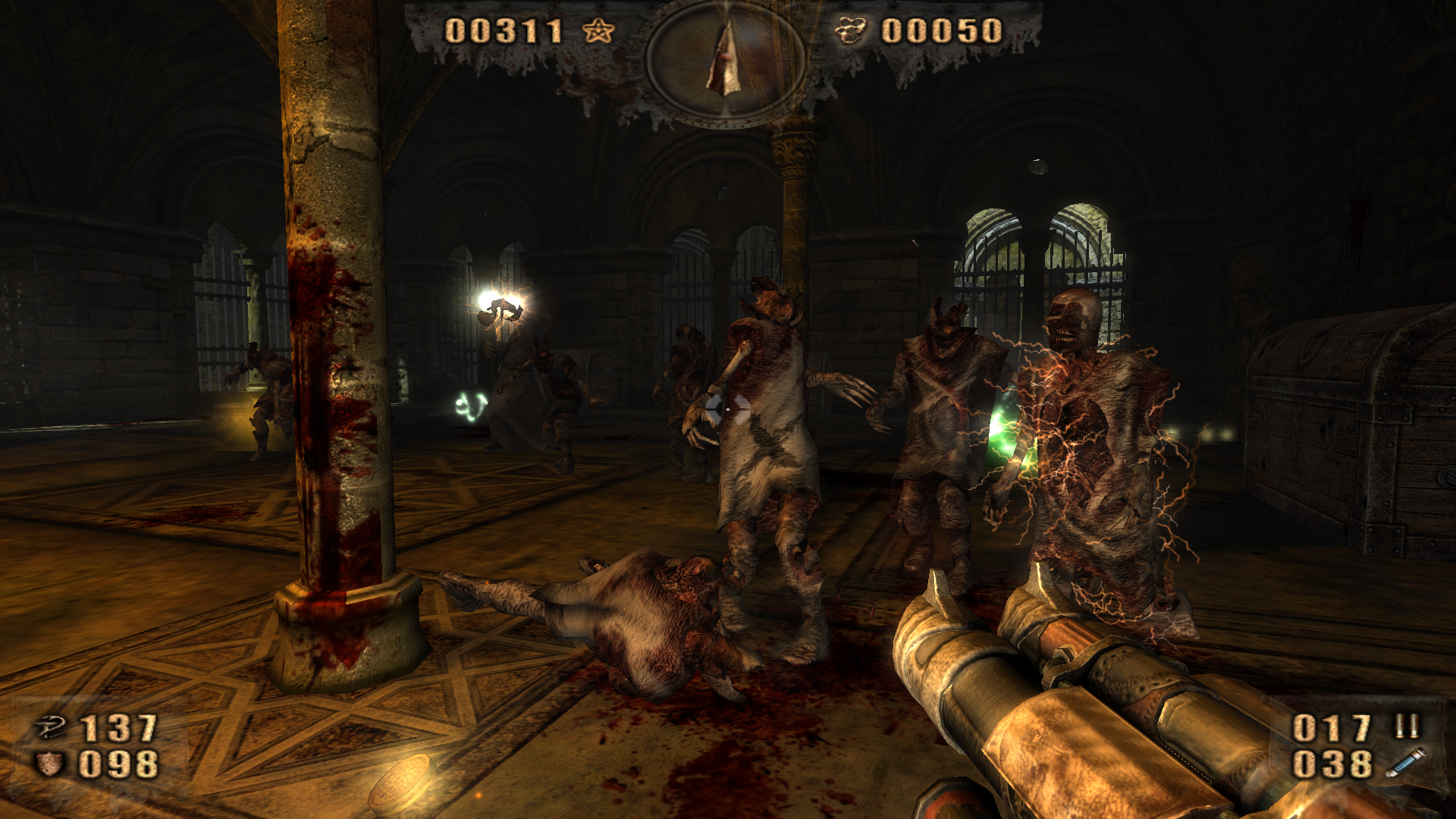The image size is (1456, 819).
Task: Click the stake ammo icon
Action: pos(1404,763)
